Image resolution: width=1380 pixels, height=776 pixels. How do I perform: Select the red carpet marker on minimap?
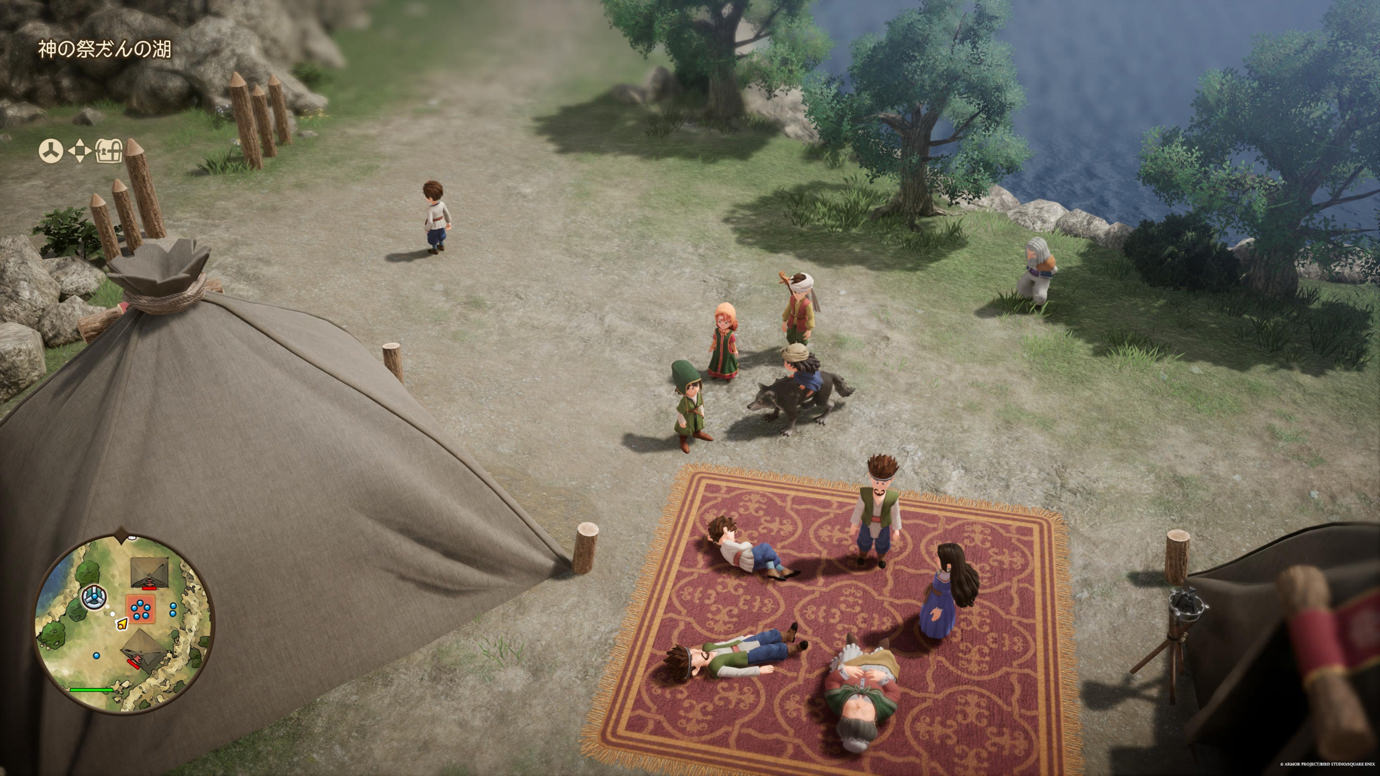(141, 608)
